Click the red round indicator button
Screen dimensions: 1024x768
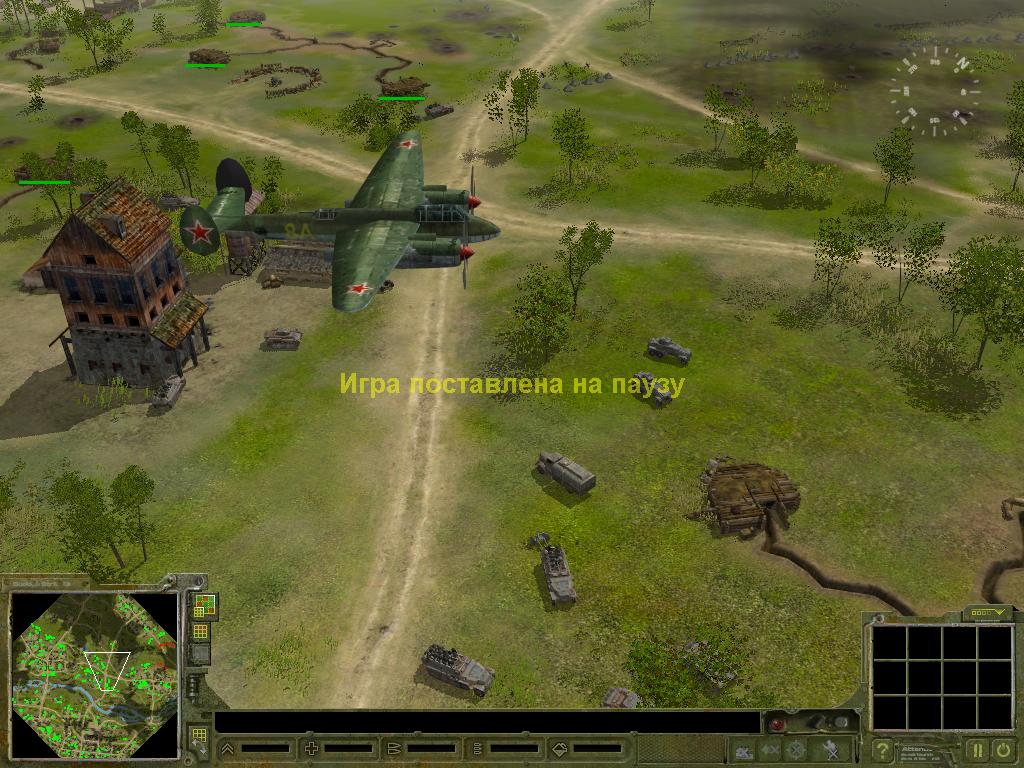(x=775, y=723)
